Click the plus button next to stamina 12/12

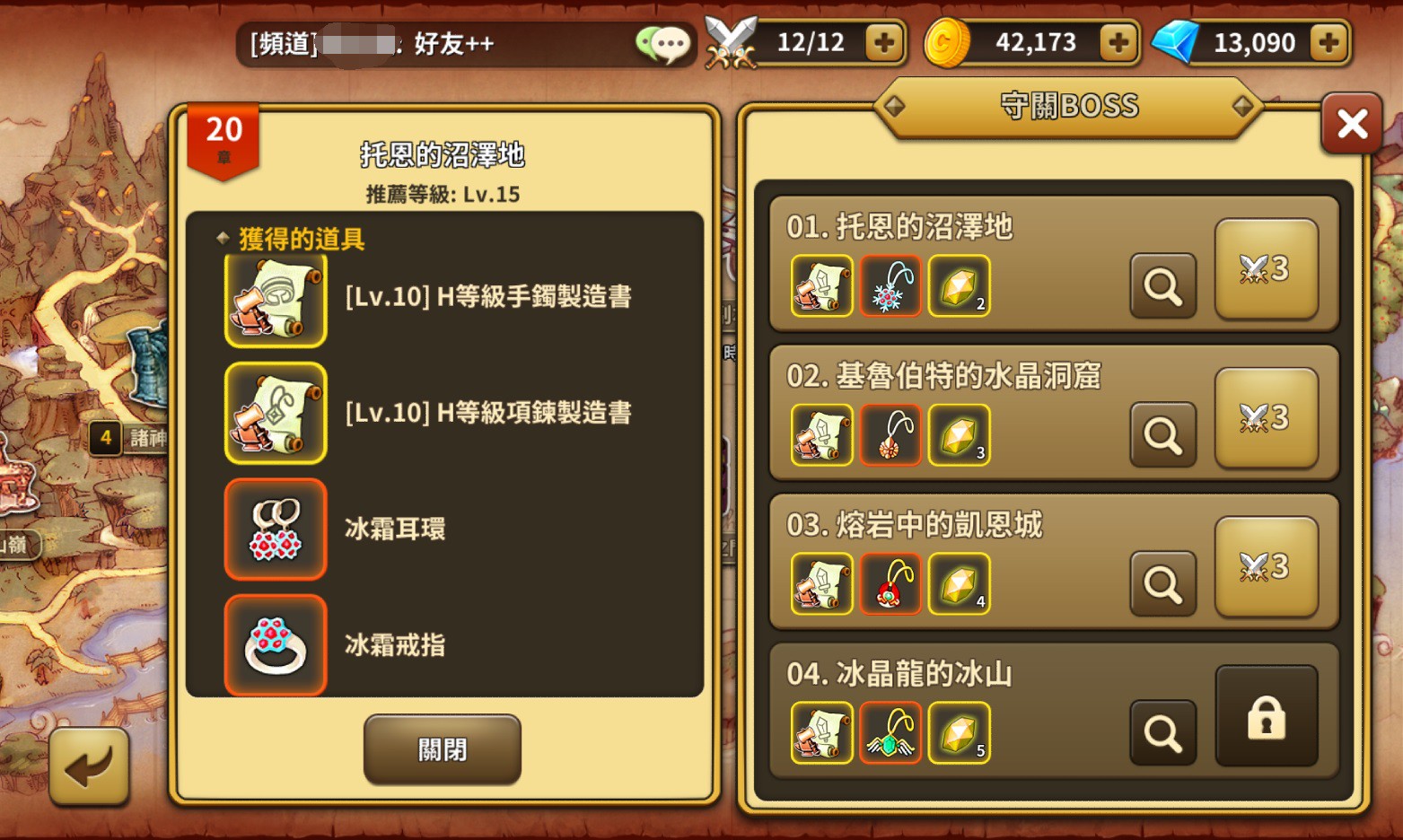point(885,42)
